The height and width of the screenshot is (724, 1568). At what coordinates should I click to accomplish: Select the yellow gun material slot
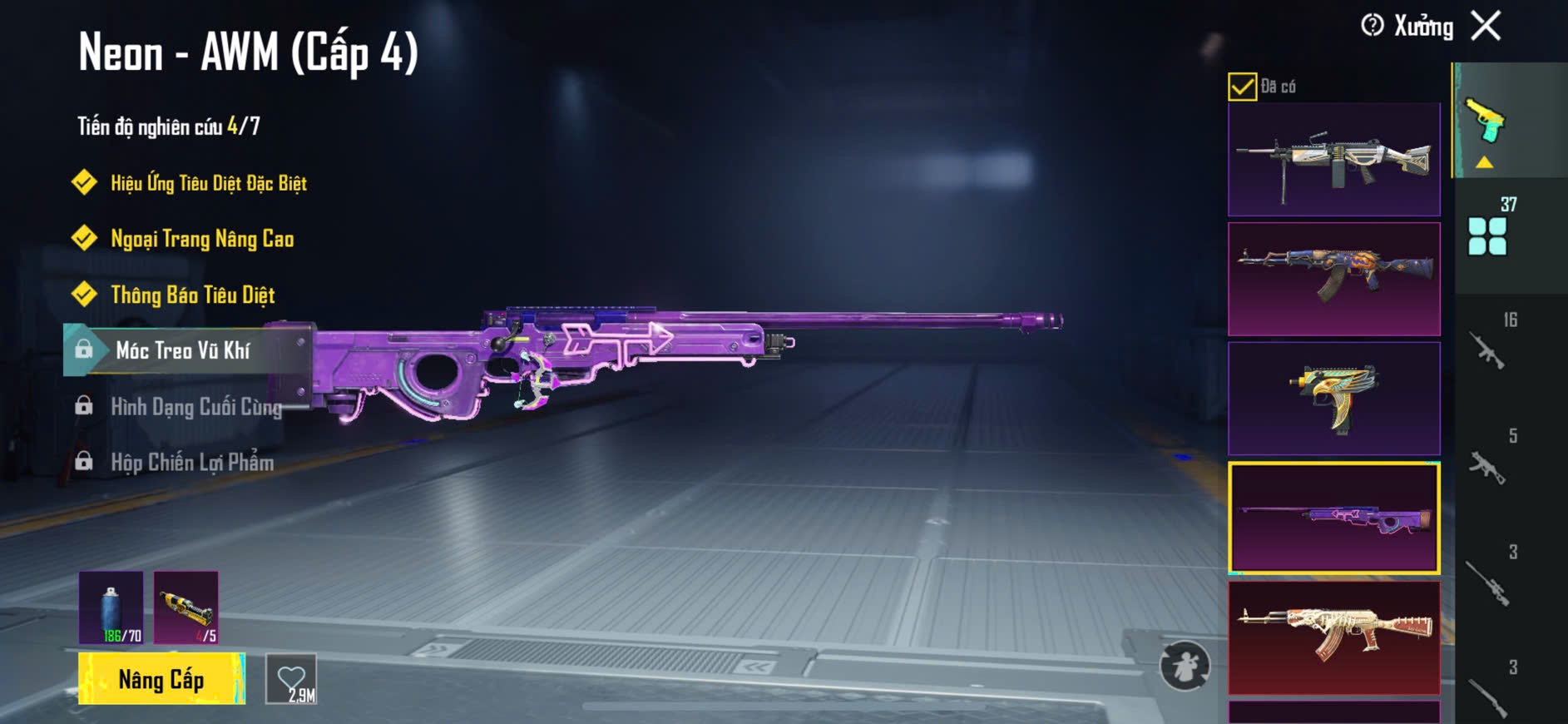(x=186, y=607)
